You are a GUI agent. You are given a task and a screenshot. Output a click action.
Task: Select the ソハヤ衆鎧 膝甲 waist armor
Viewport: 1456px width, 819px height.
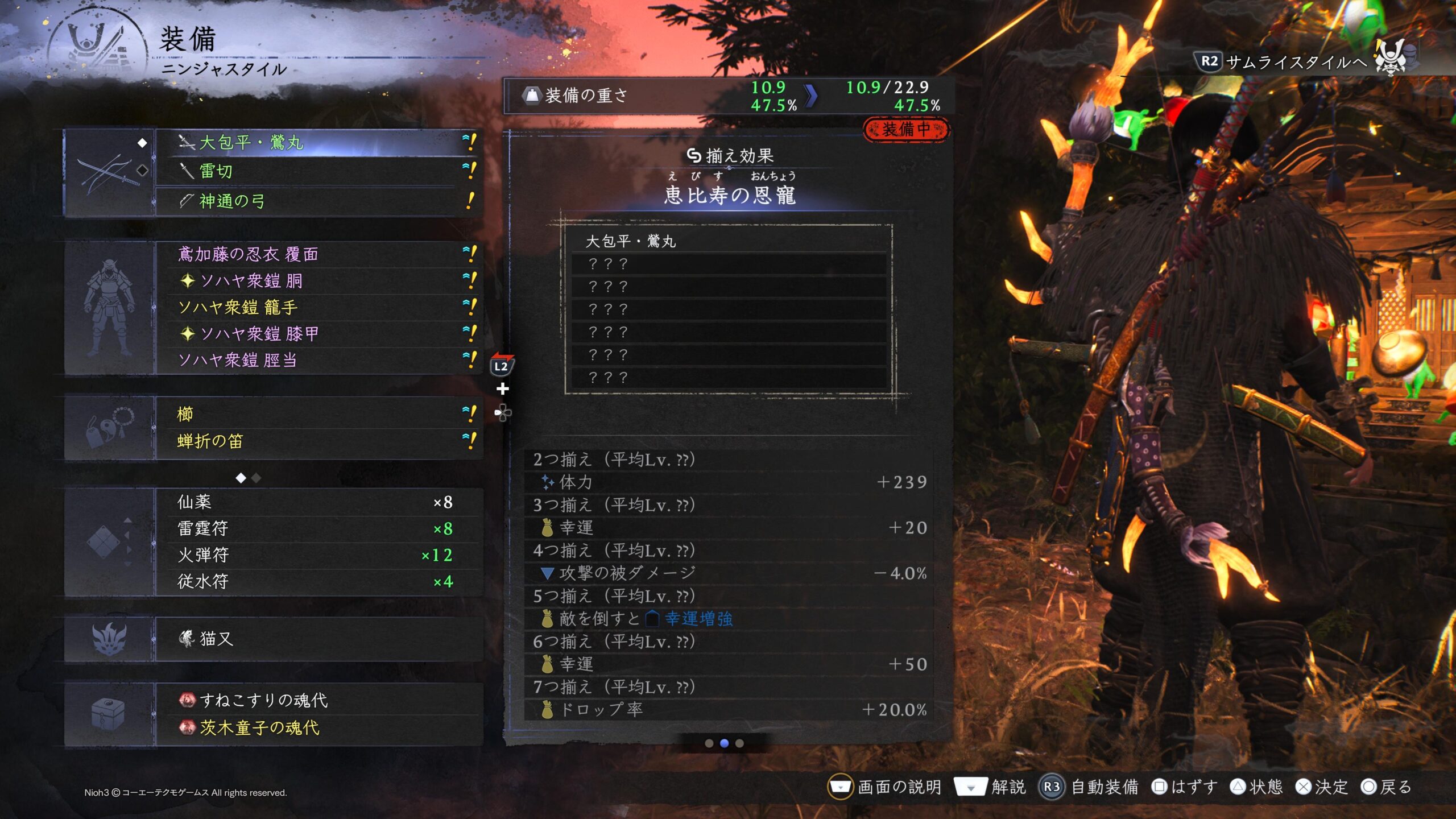coord(318,334)
